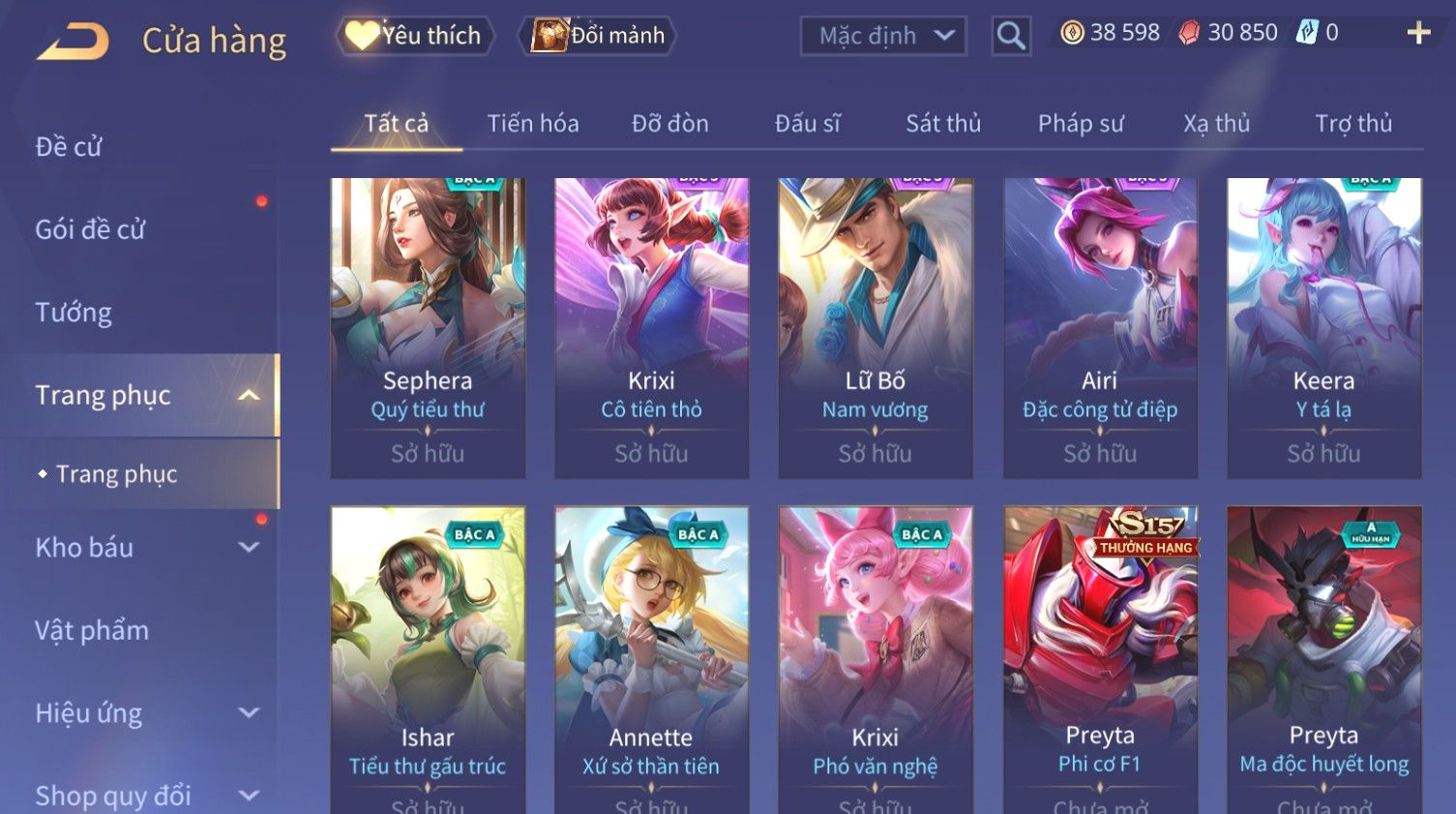Viewport: 1456px width, 814px height.
Task: Open the Đề cử menu entry
Action: click(x=69, y=146)
